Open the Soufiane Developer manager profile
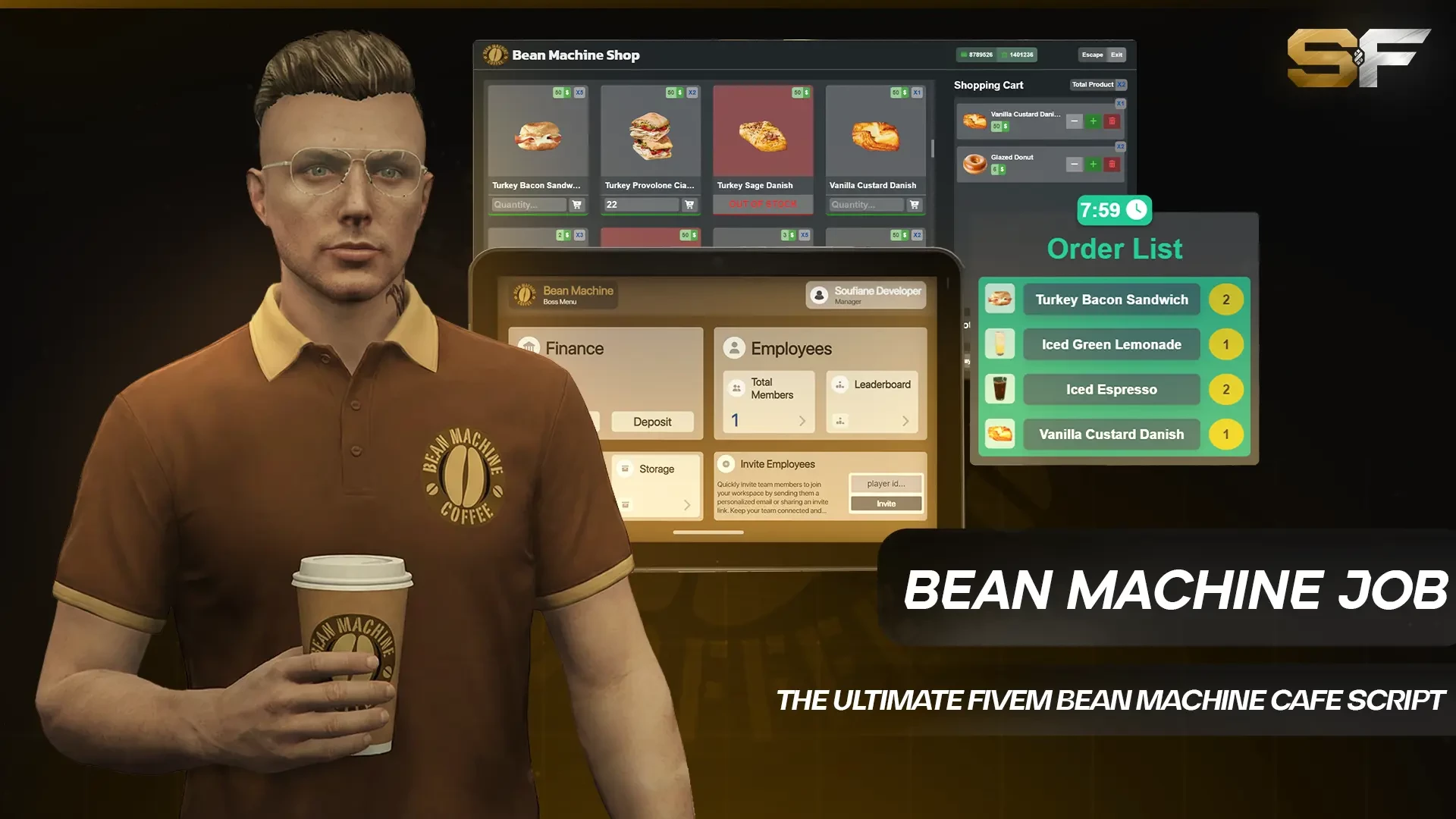Screen dimensions: 1456x819 coord(864,296)
